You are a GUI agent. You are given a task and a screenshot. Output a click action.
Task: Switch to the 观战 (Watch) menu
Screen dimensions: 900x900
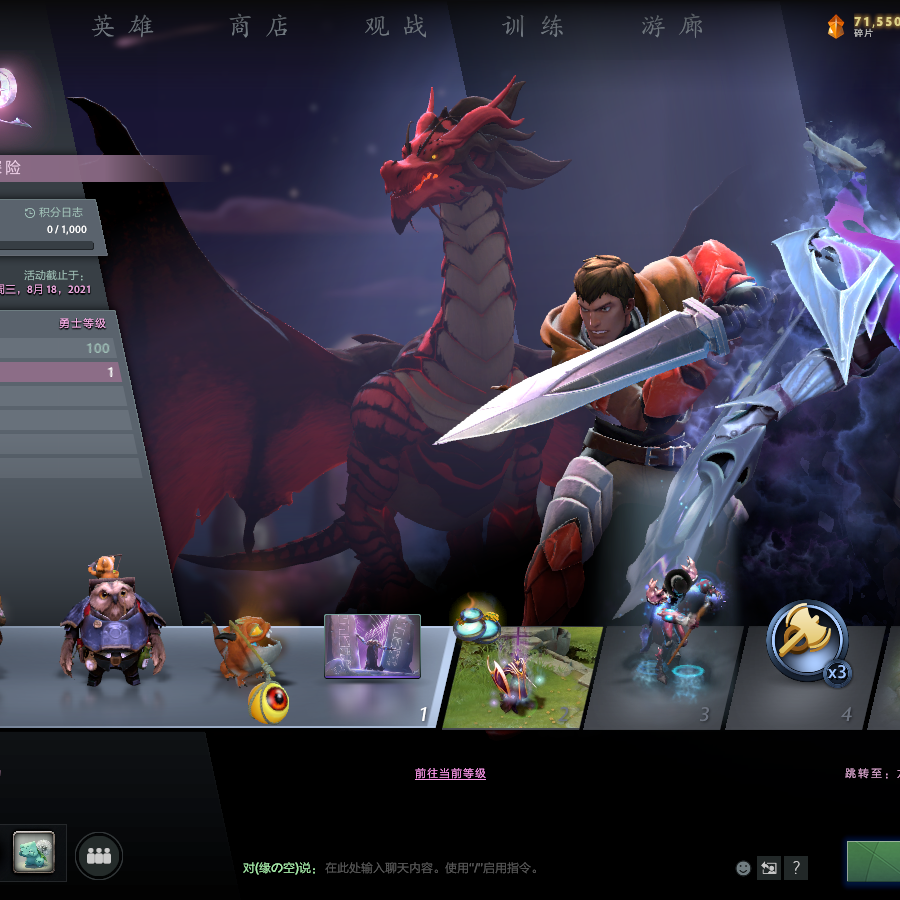[x=396, y=27]
